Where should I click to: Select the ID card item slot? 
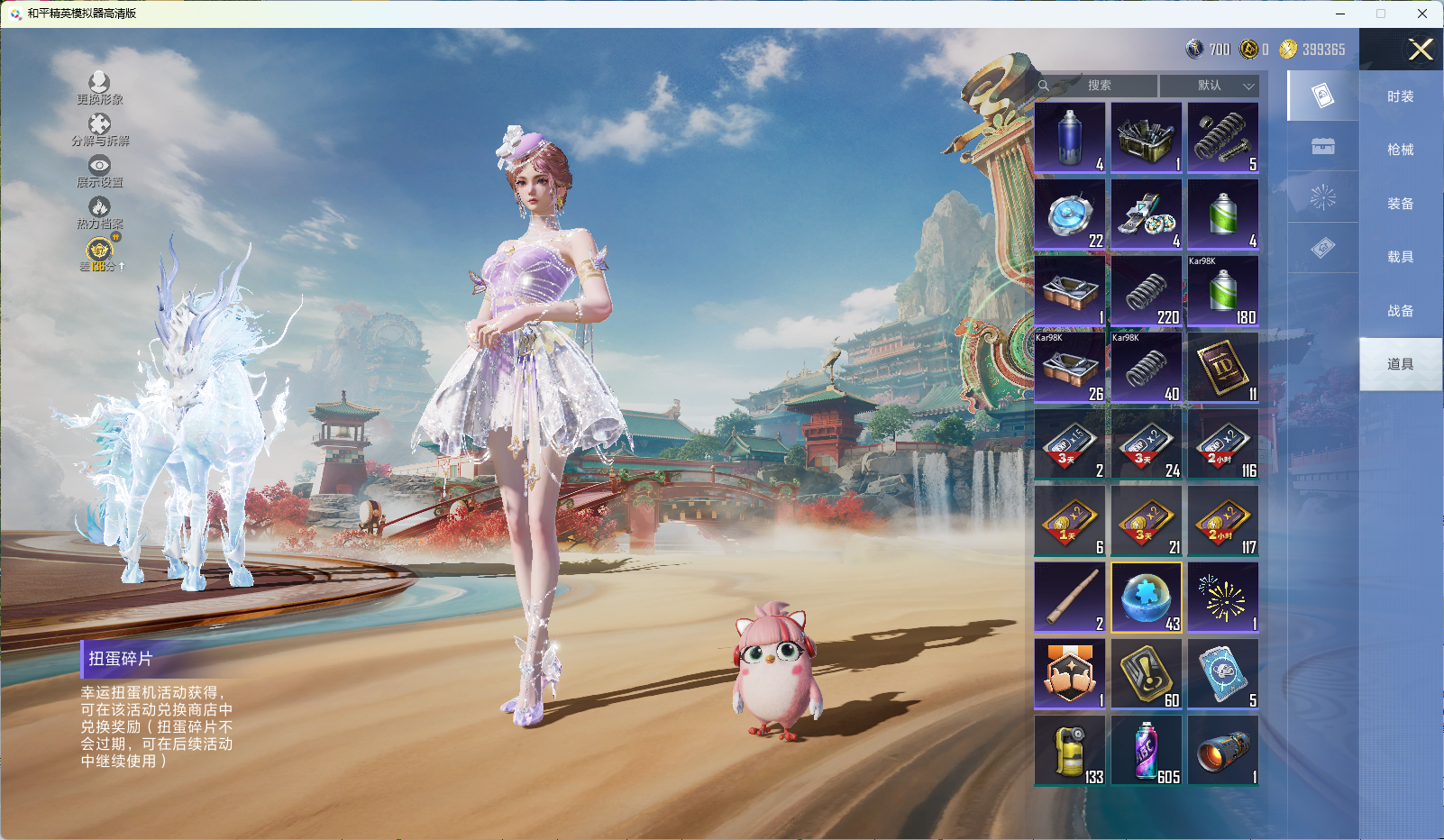click(x=1223, y=367)
